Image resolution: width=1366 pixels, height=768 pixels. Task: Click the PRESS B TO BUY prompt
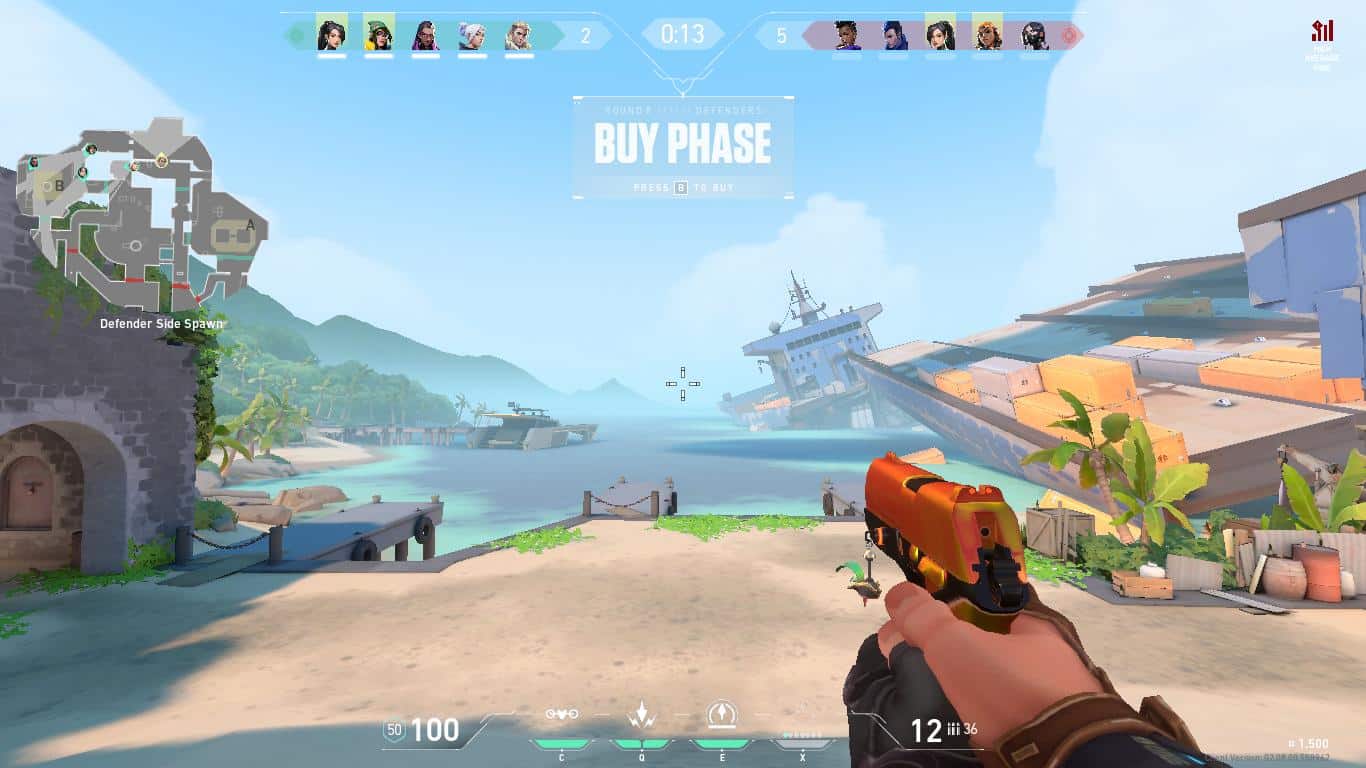coord(683,187)
